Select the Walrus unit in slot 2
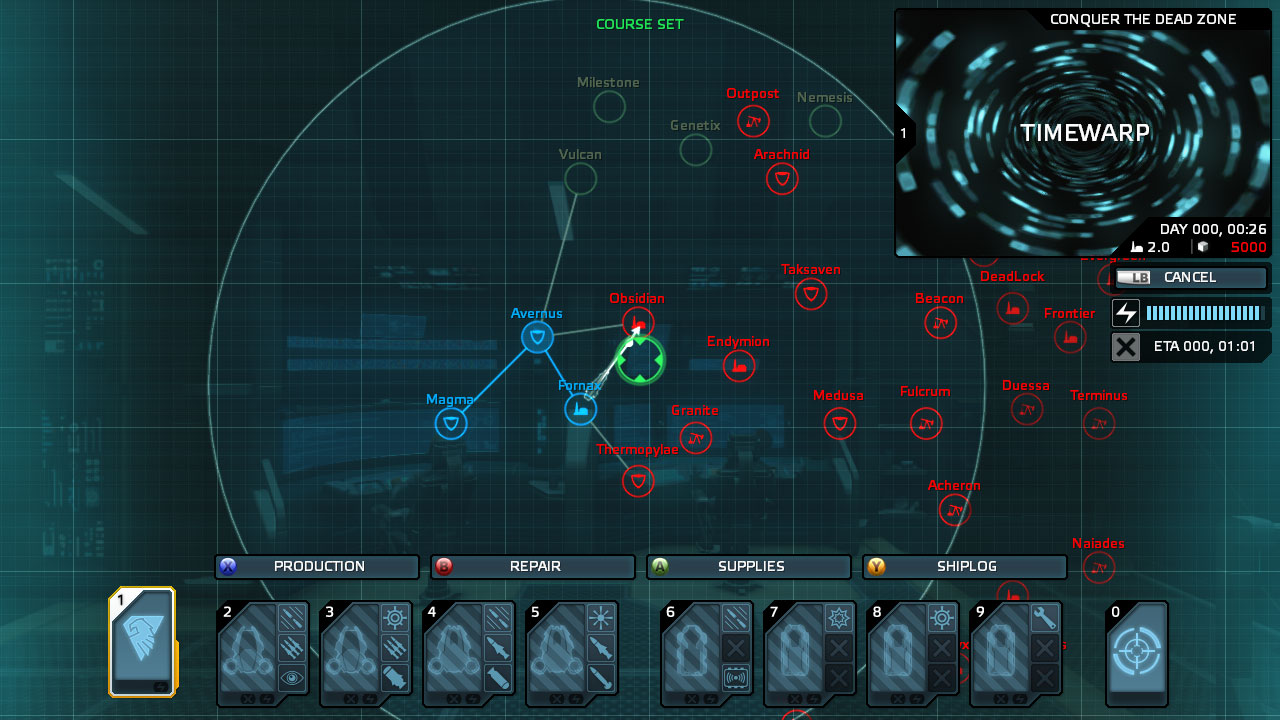This screenshot has width=1280, height=720. pos(263,654)
